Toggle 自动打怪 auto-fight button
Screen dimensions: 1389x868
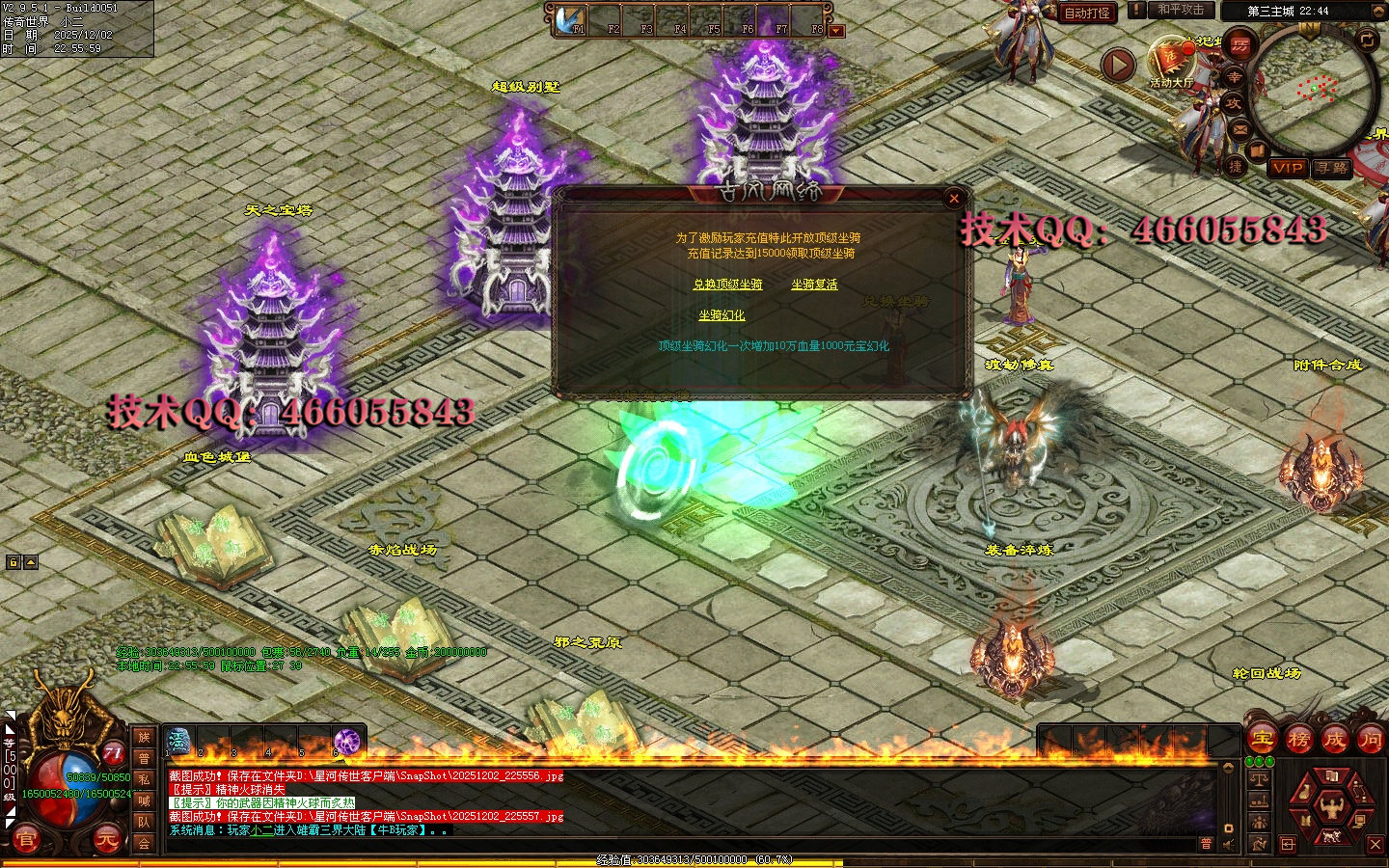point(1087,13)
